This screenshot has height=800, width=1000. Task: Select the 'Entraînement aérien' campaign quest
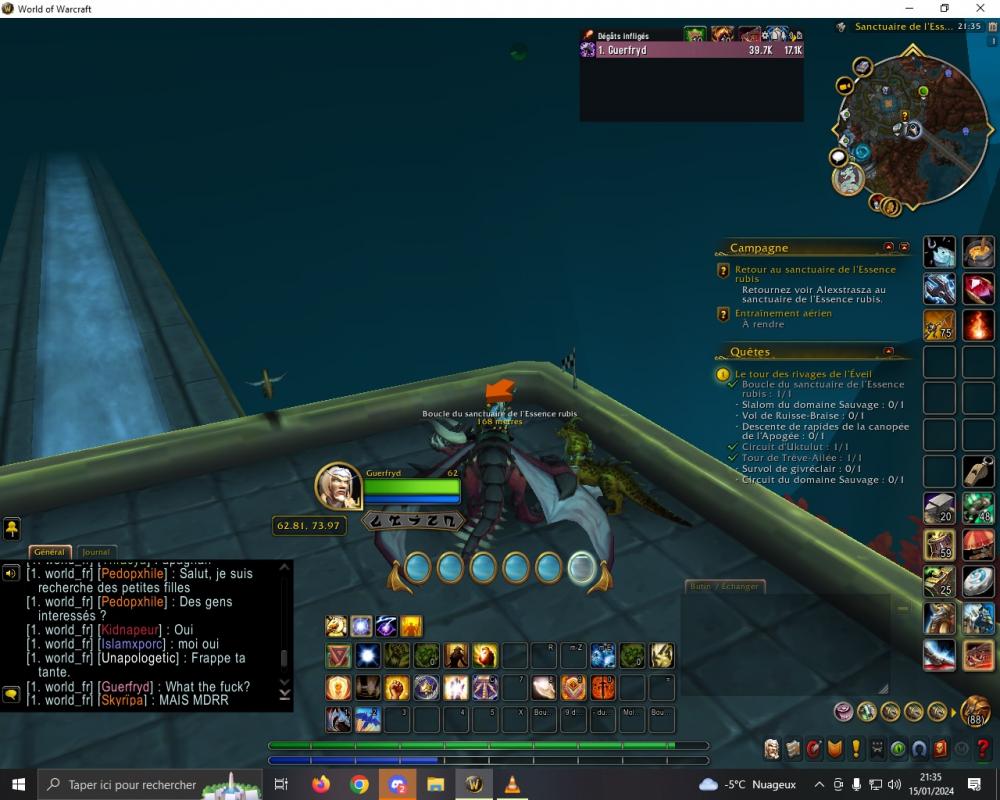point(783,313)
